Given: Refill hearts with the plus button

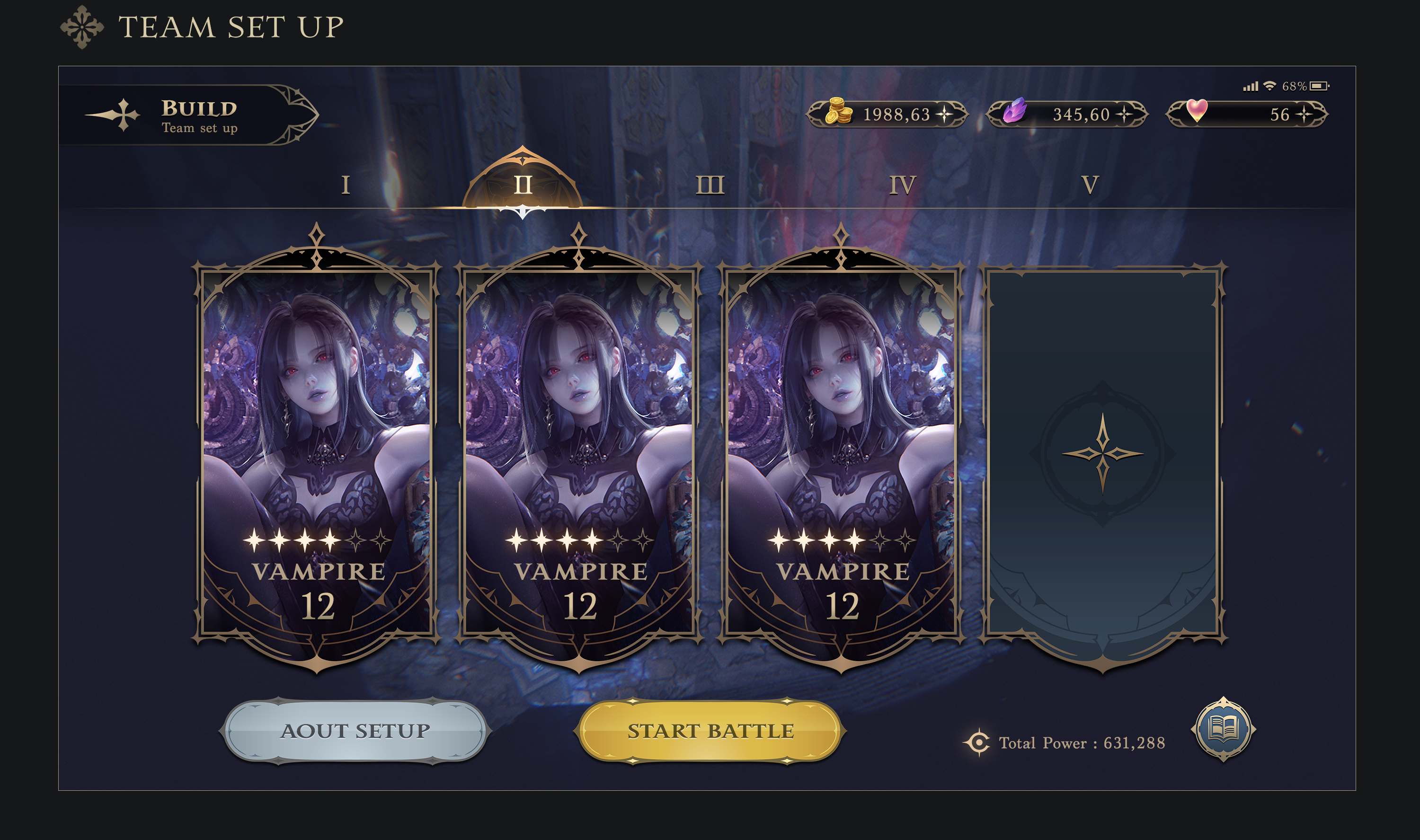Looking at the screenshot, I should tap(1304, 115).
